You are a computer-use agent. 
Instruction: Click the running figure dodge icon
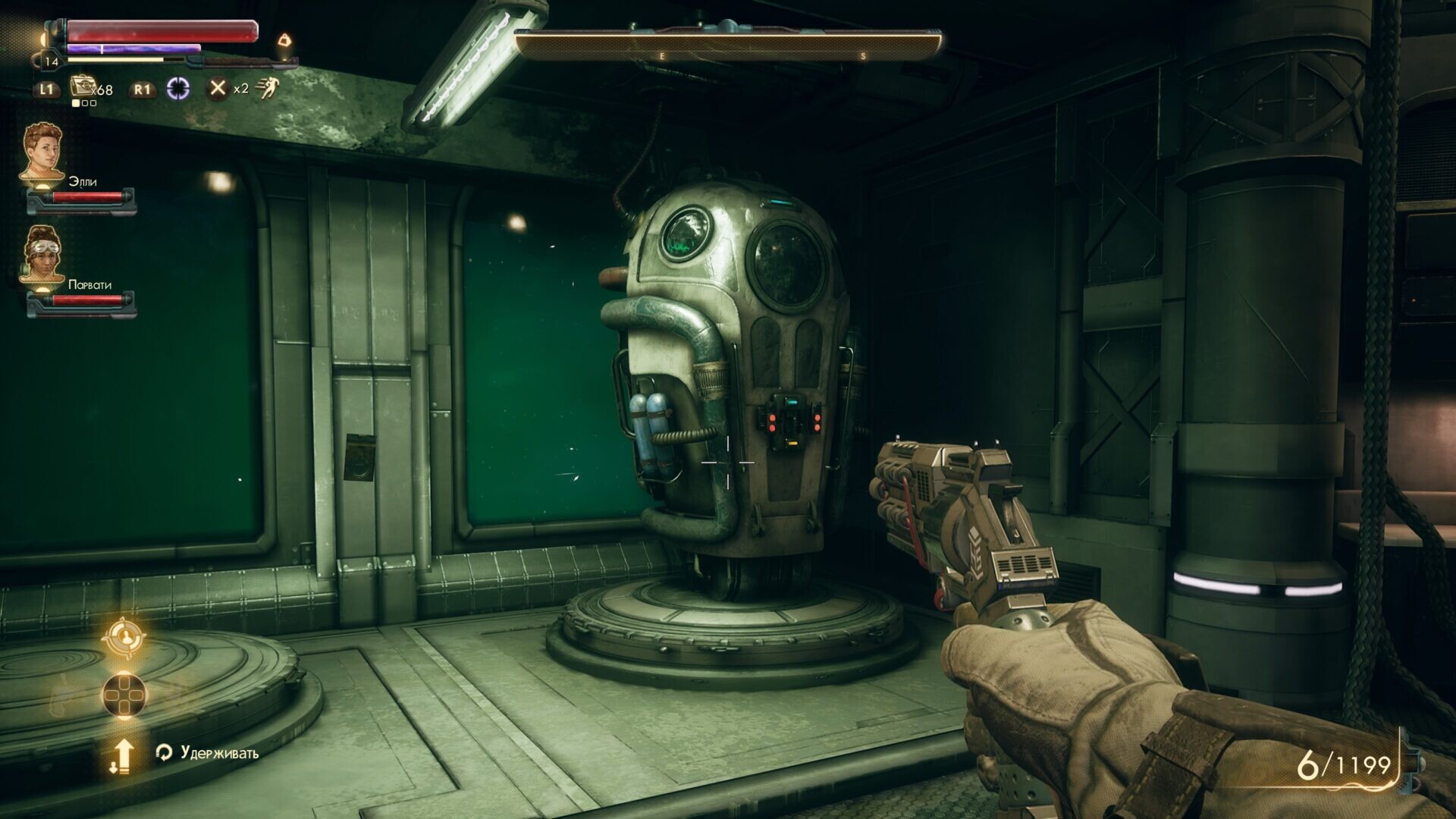pos(267,89)
